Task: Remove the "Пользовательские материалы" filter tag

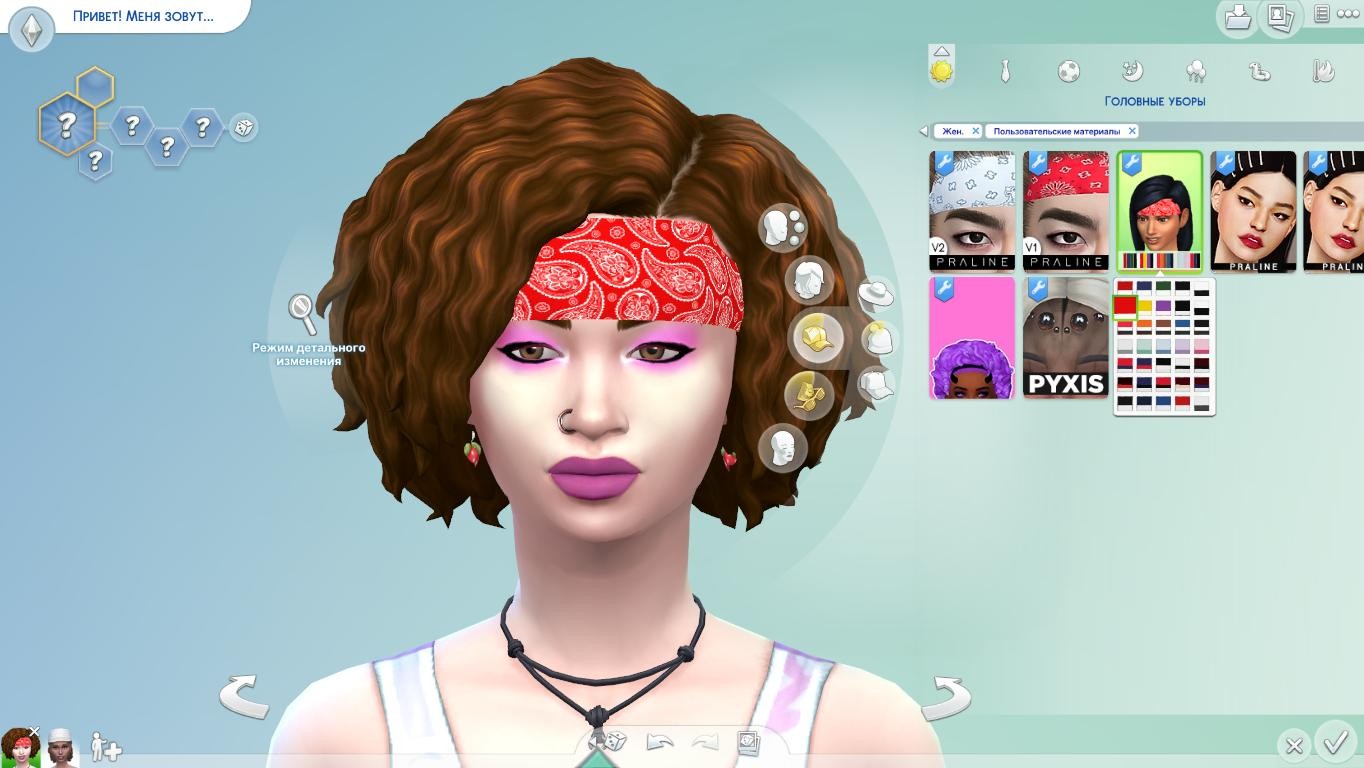Action: click(x=1132, y=131)
